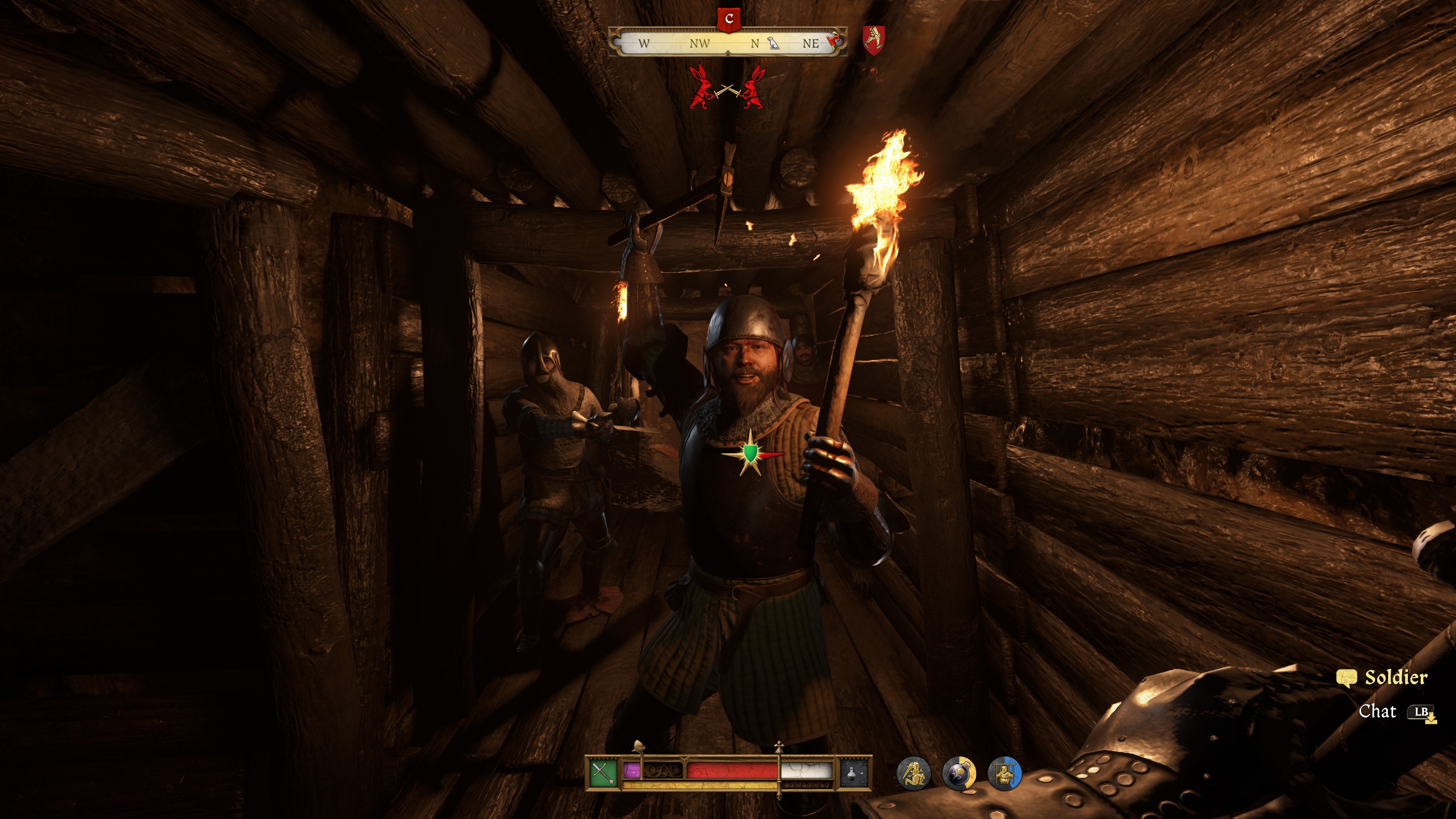This screenshot has width=1456, height=819.
Task: Click the purple bar segment on the HUD
Action: (632, 770)
